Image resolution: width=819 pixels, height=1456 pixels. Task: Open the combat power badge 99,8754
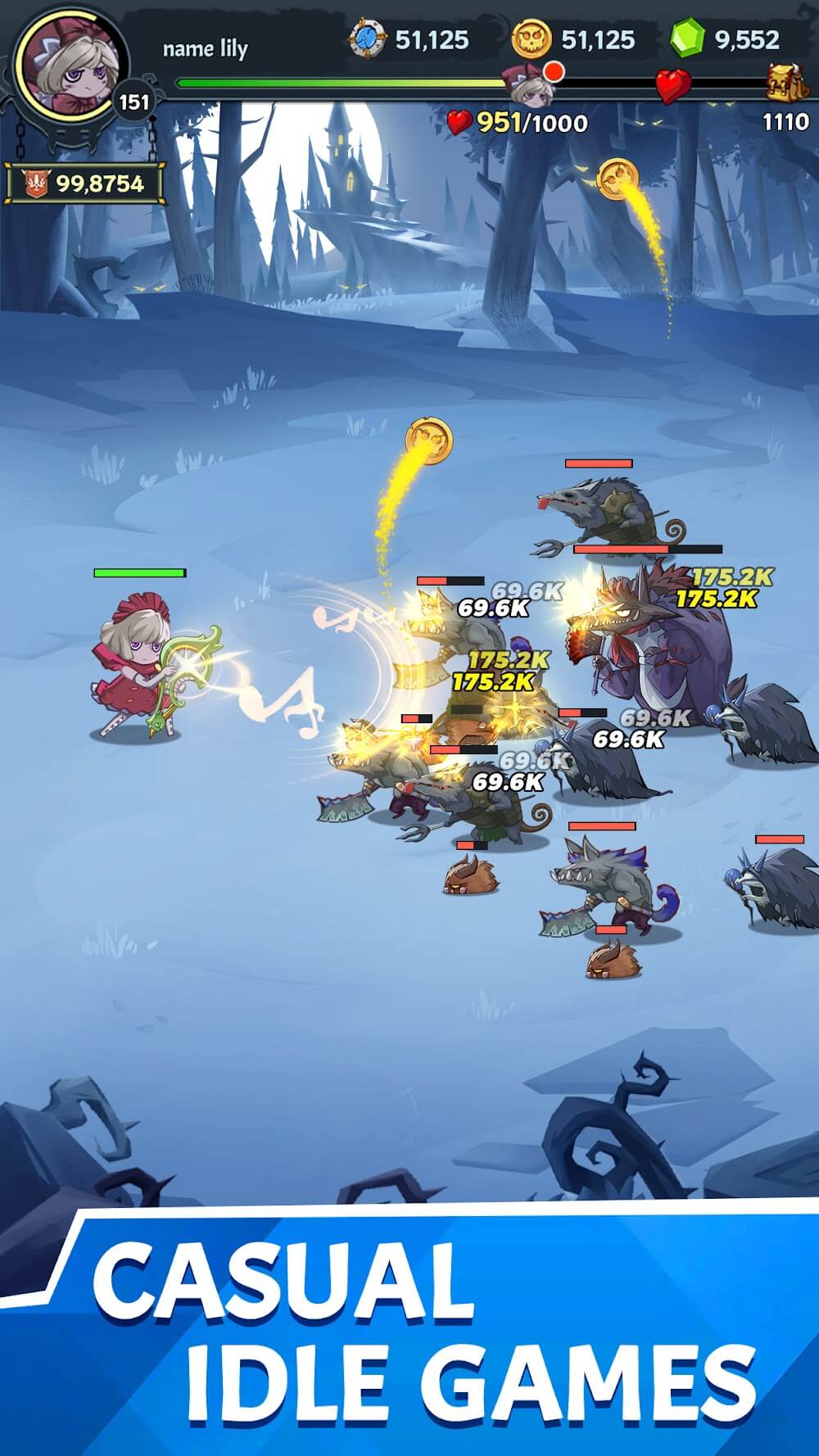84,183
